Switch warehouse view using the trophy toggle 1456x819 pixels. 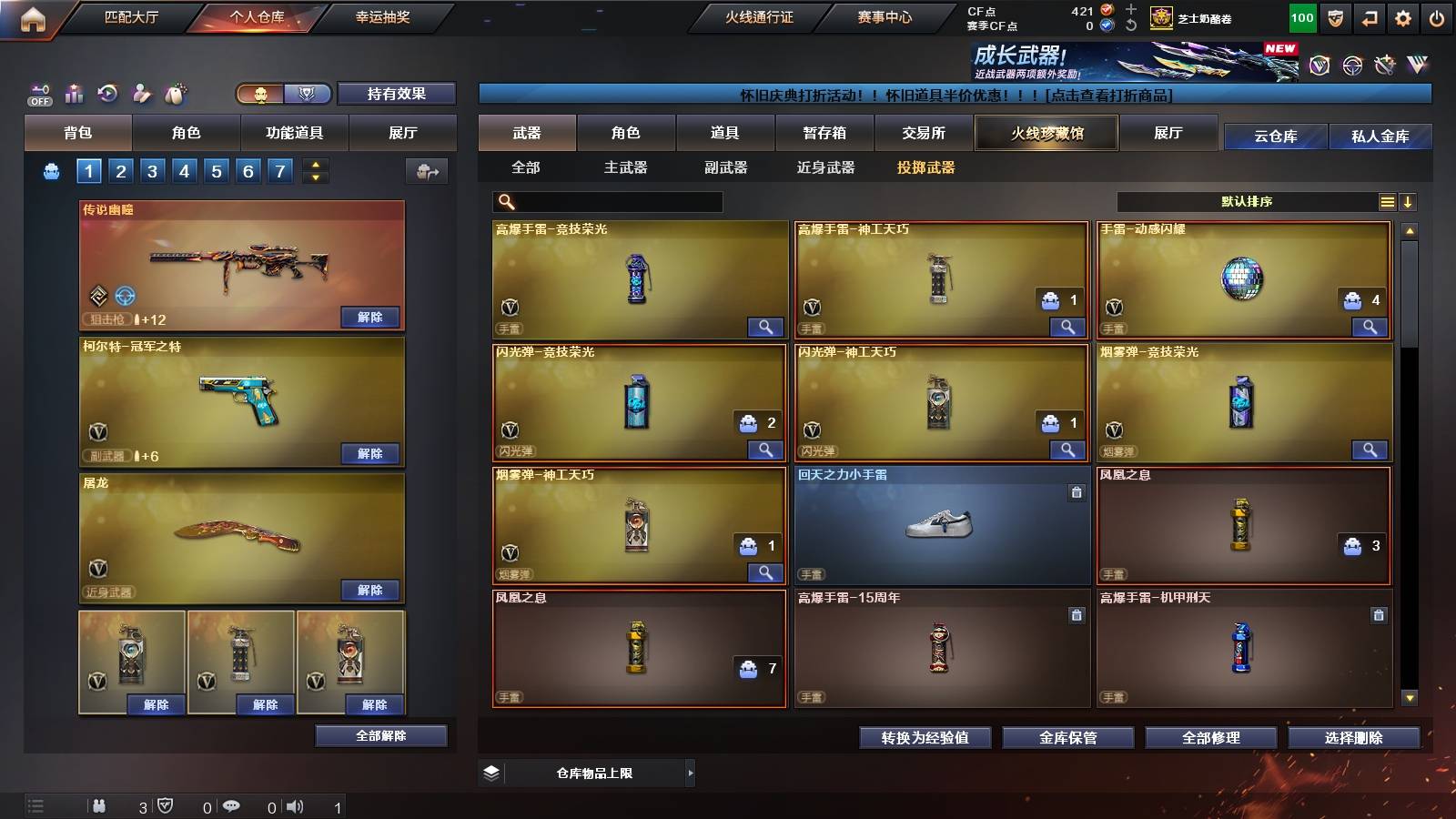click(x=308, y=94)
